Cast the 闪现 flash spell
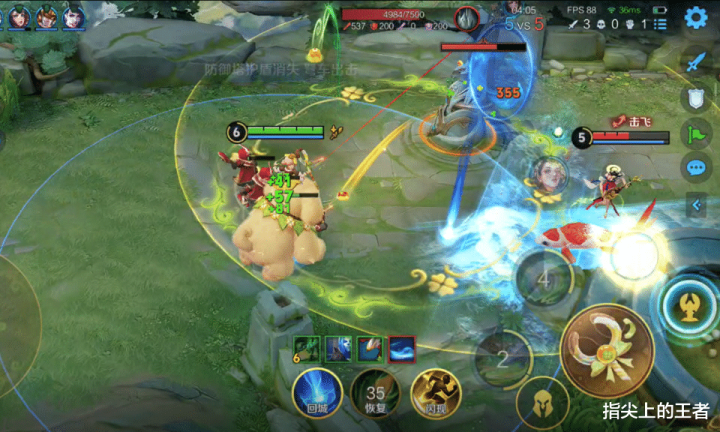The height and width of the screenshot is (432, 720). [x=434, y=393]
